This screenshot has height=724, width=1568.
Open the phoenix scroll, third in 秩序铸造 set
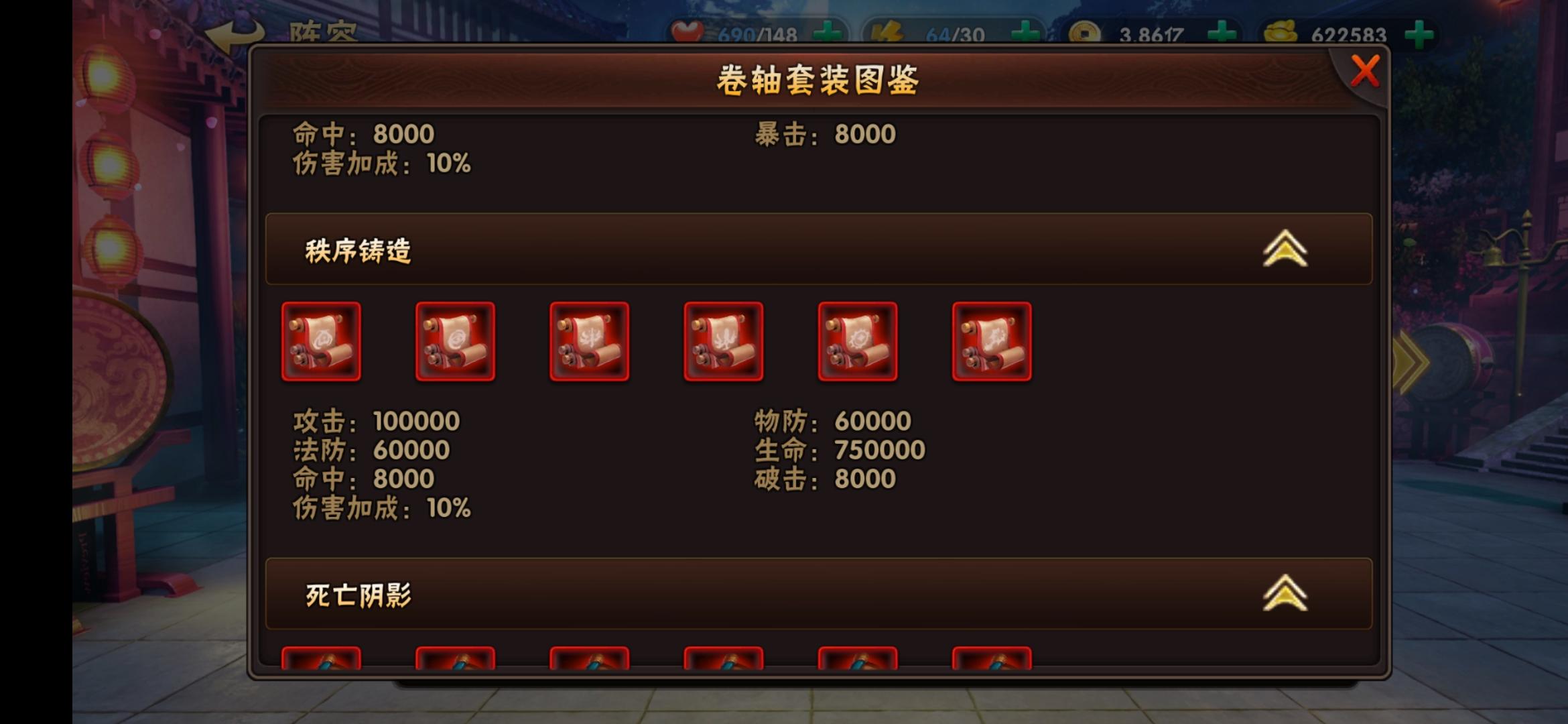click(590, 341)
